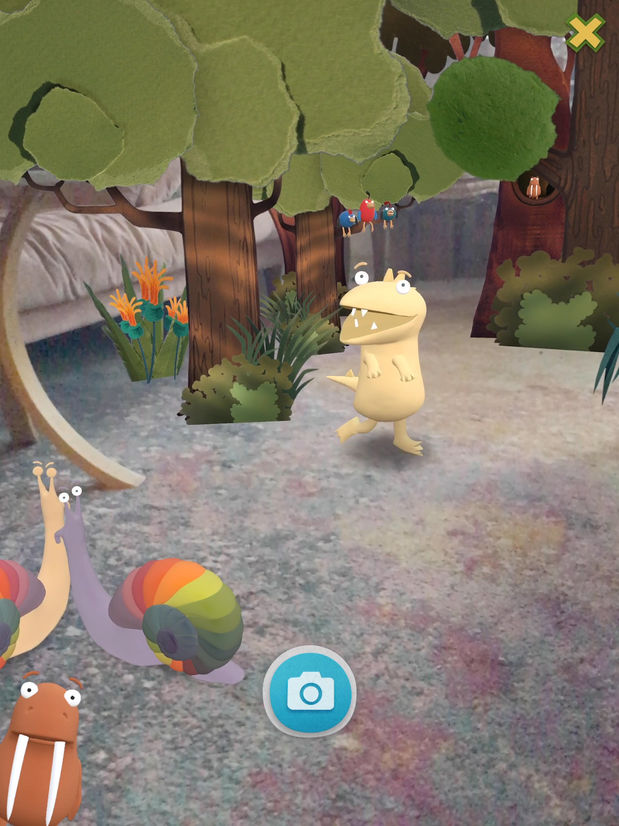Tap the blue camera shutter button

point(309,691)
